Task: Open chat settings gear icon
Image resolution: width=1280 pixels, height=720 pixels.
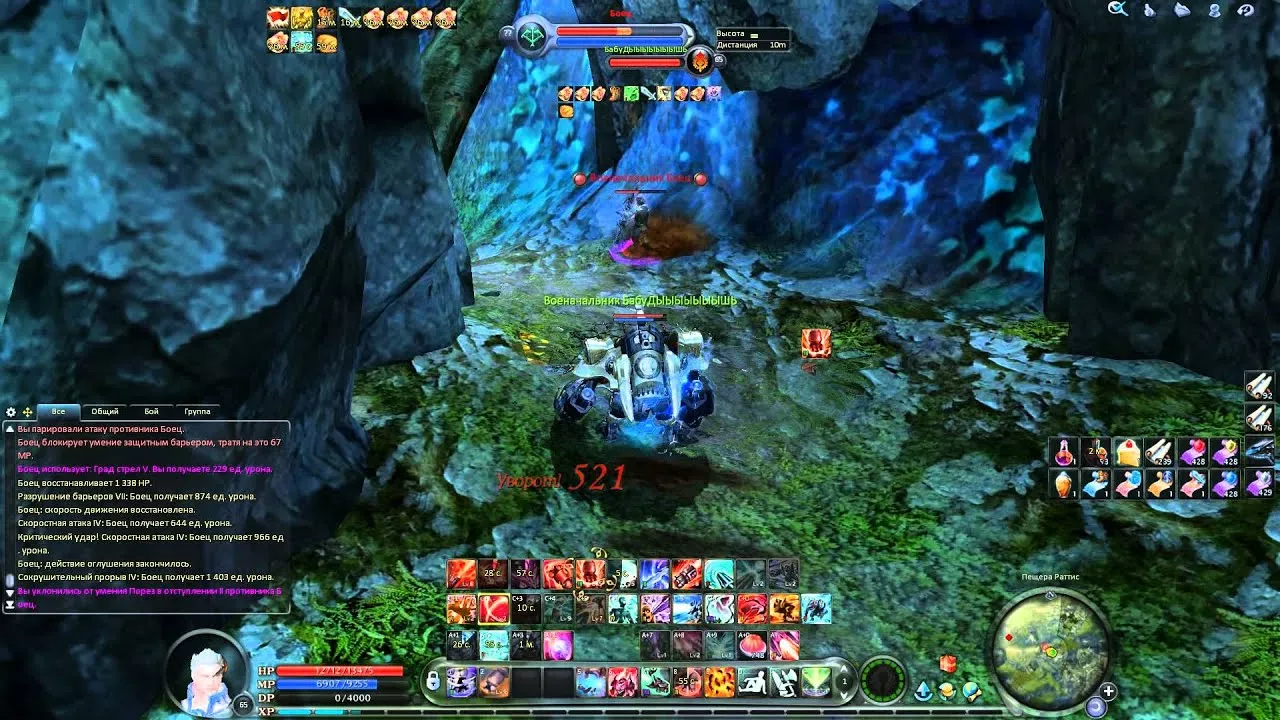Action: click(x=11, y=412)
